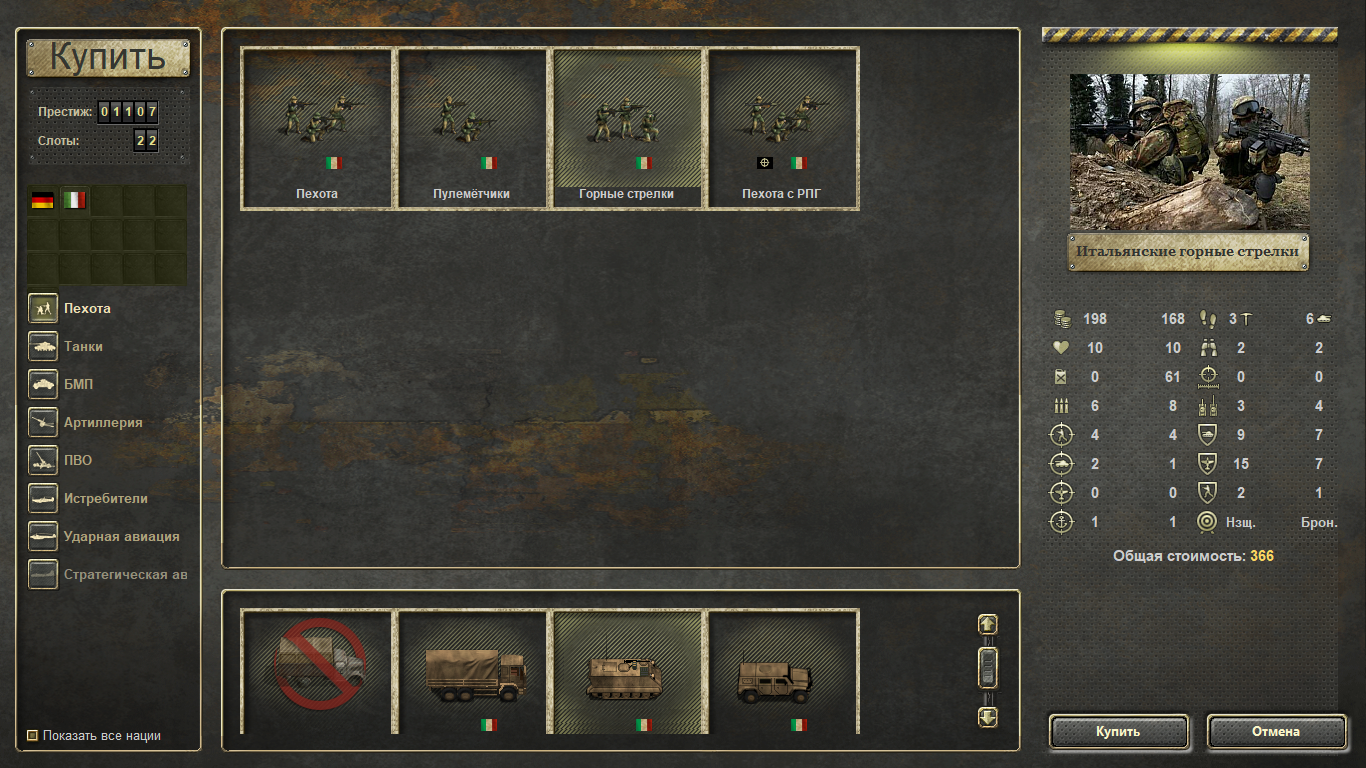Click the transport list down arrow

987,716
